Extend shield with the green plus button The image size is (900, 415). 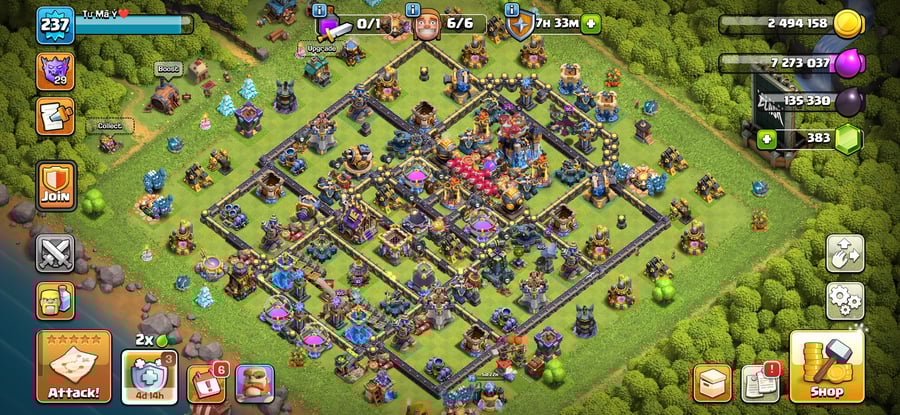[x=591, y=24]
